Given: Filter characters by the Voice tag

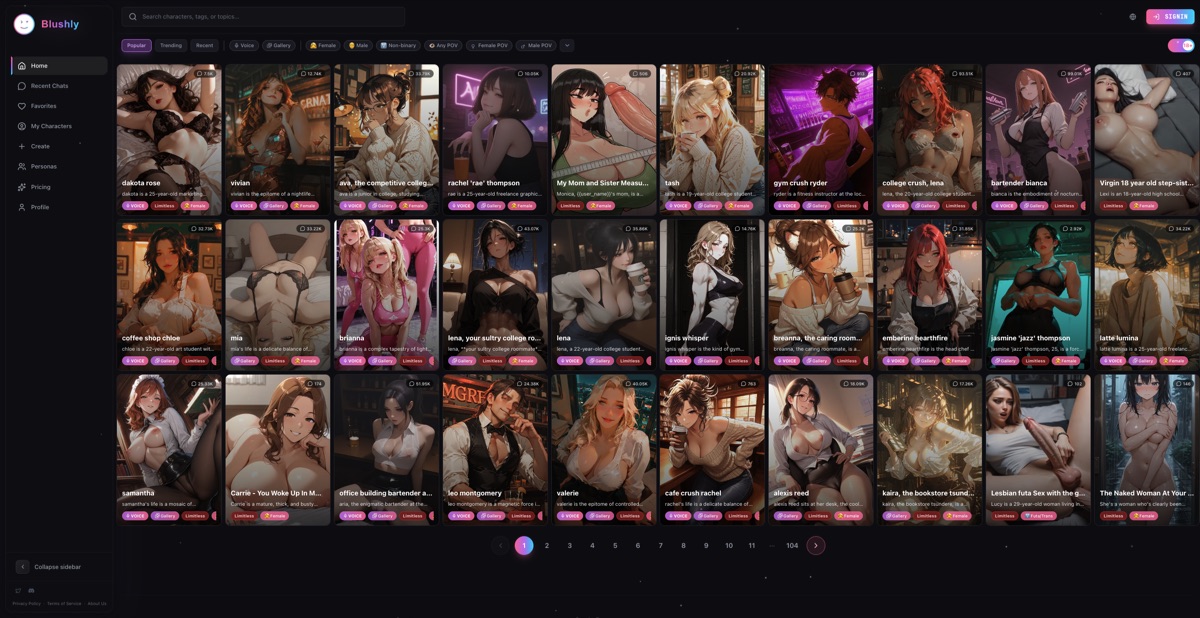Looking at the screenshot, I should [x=243, y=45].
